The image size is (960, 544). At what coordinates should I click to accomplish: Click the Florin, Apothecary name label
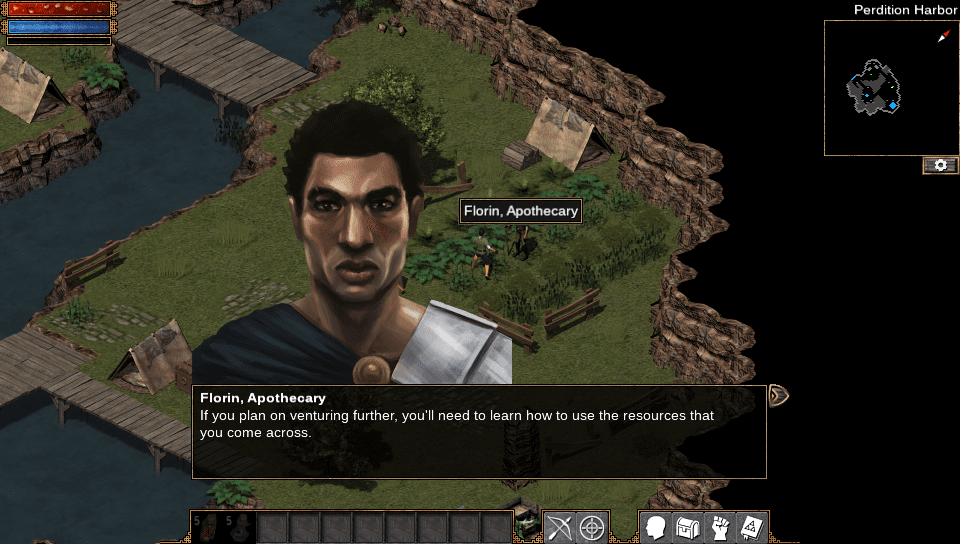pyautogui.click(x=521, y=211)
